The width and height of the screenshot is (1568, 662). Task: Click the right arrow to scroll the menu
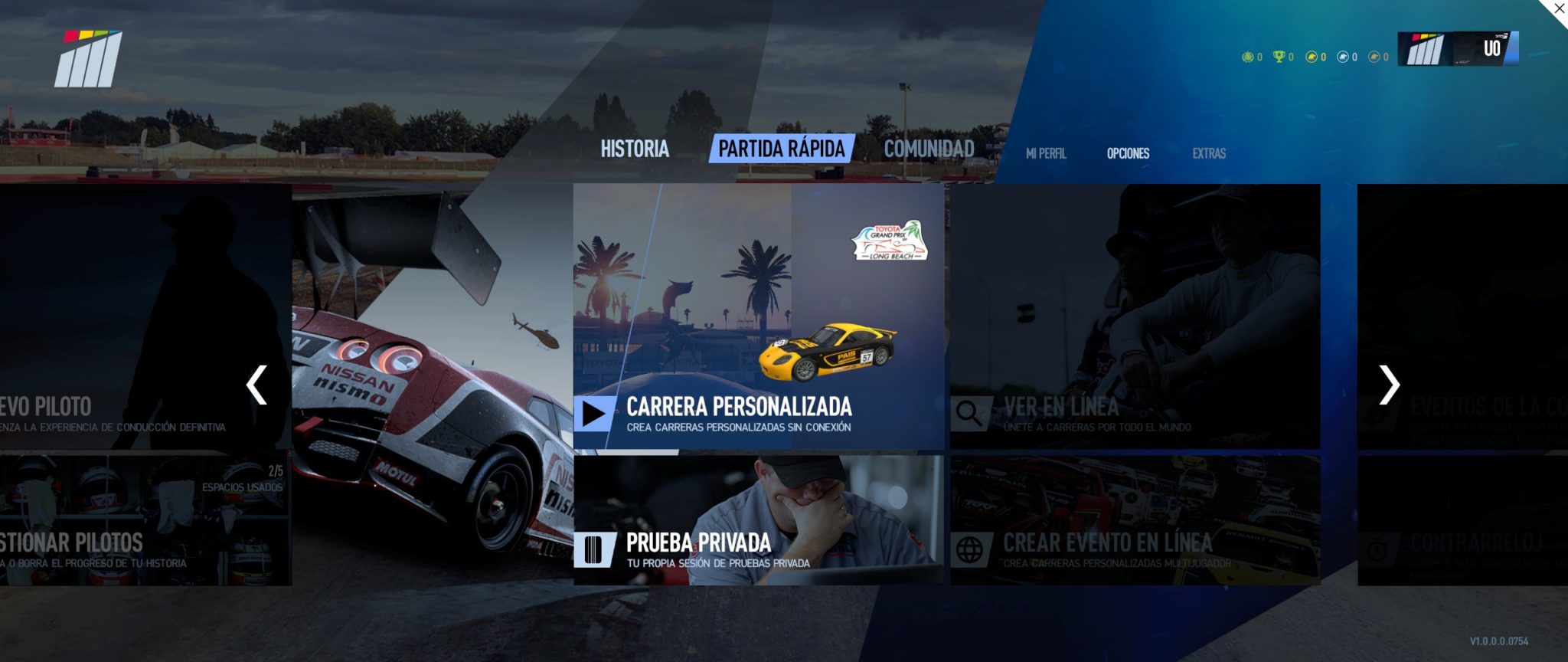click(1389, 385)
